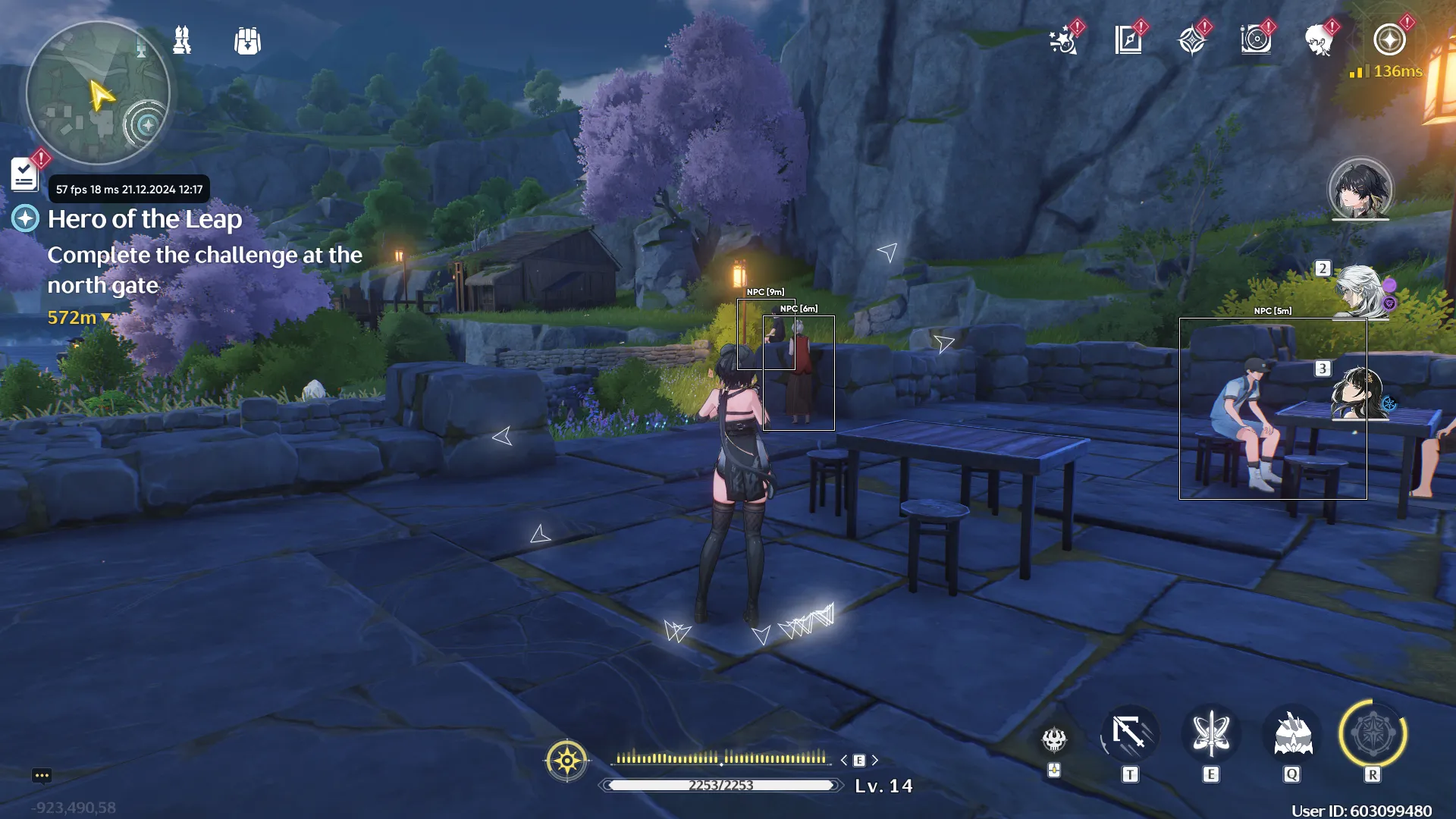Use the Echo skill beast icon

pyautogui.click(x=1292, y=734)
